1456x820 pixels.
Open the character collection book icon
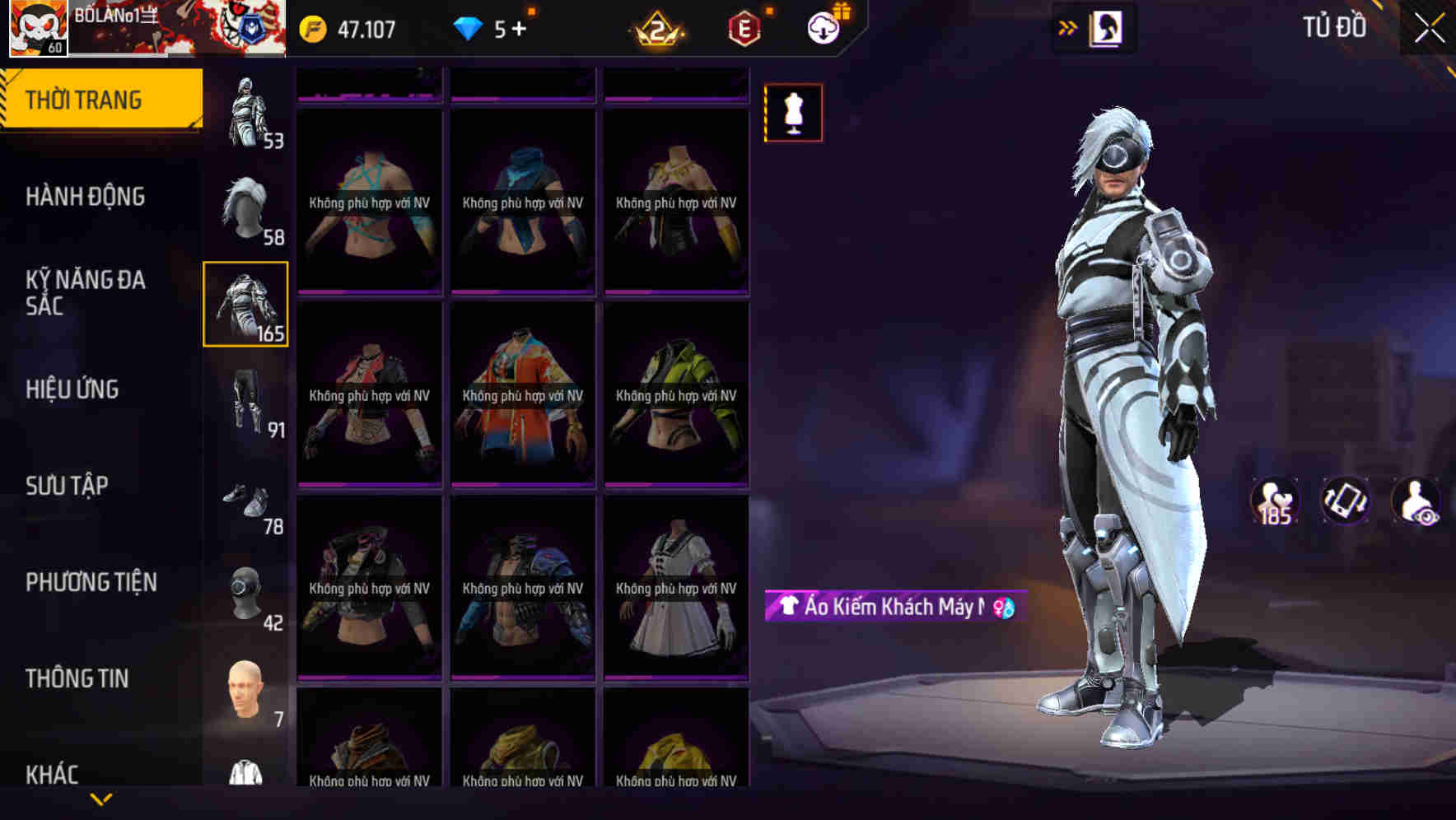[1106, 27]
